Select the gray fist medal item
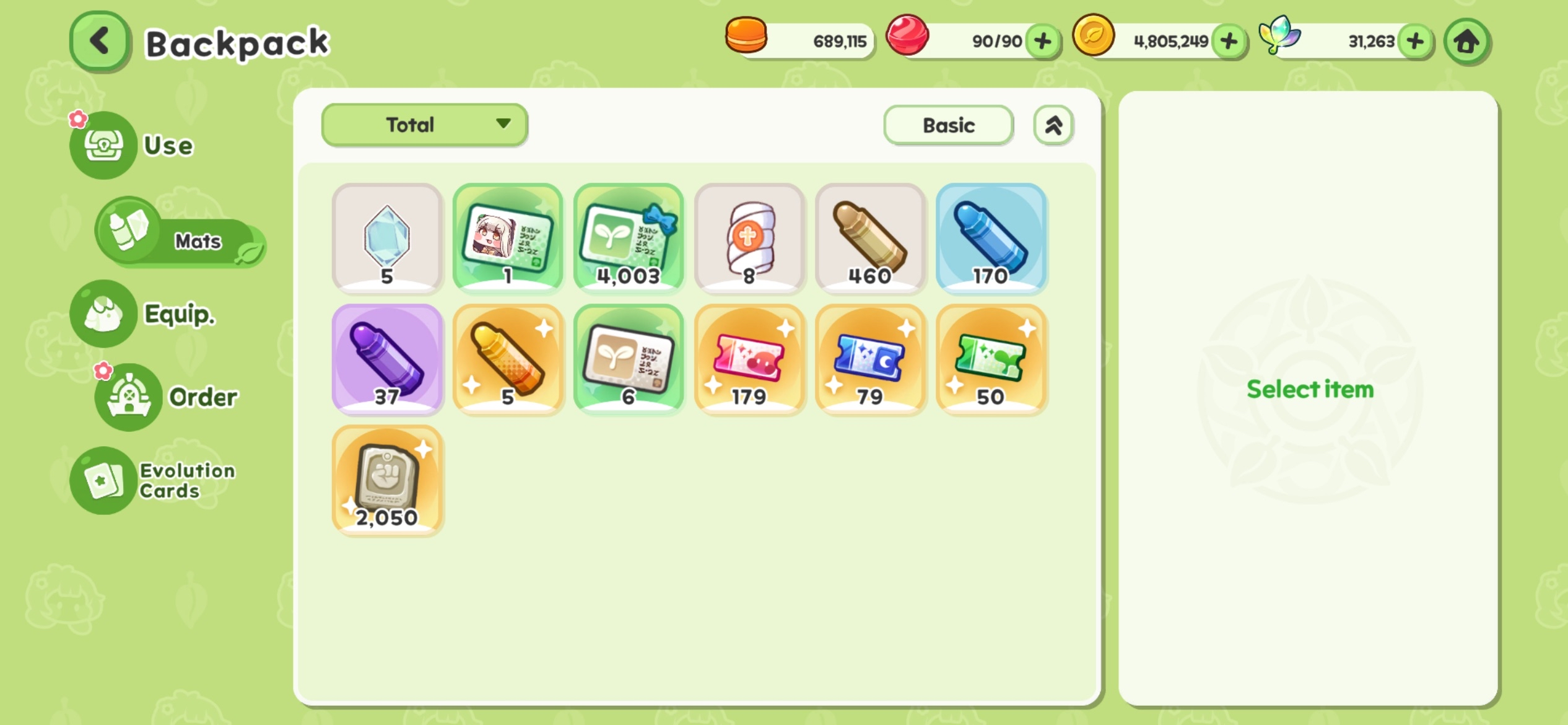1568x725 pixels. 386,480
